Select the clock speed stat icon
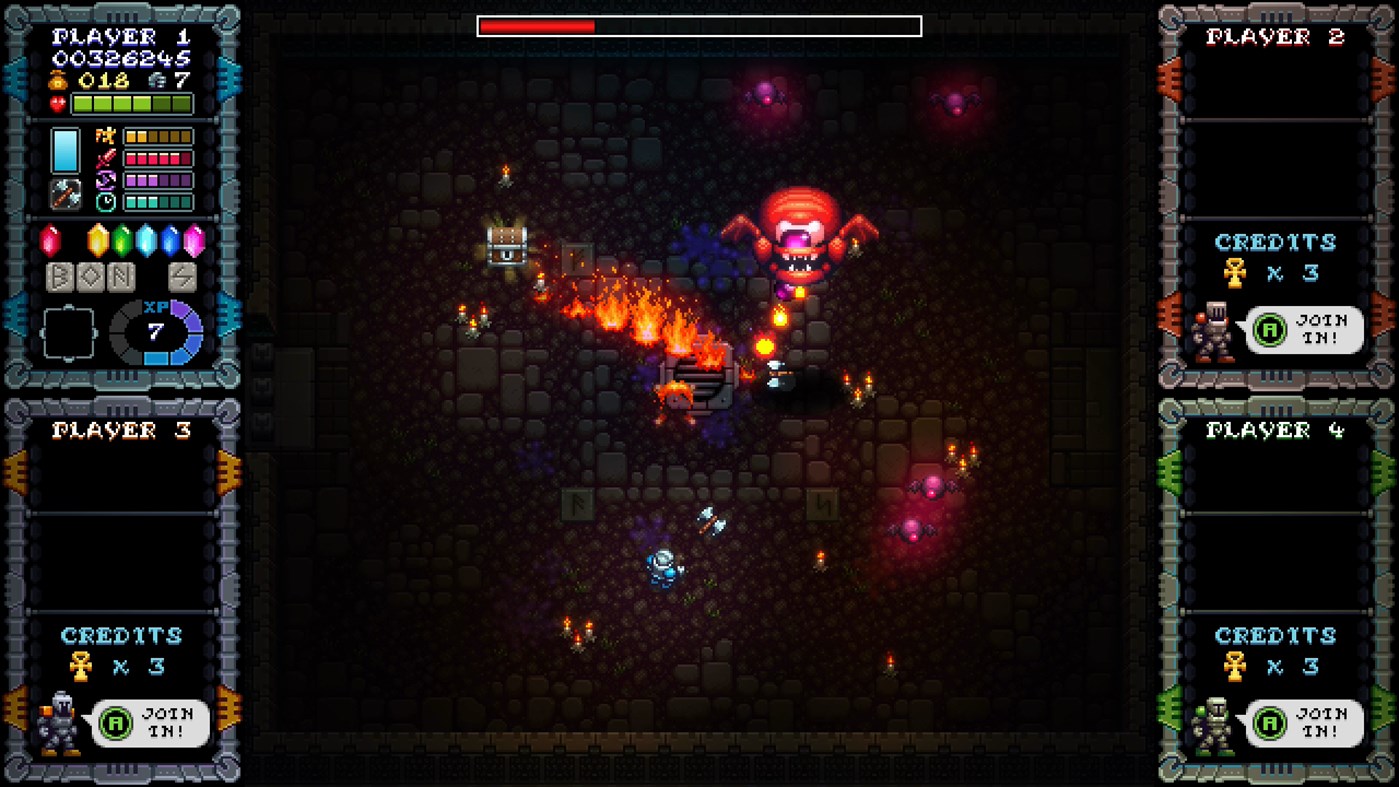1399x787 pixels. (x=105, y=202)
